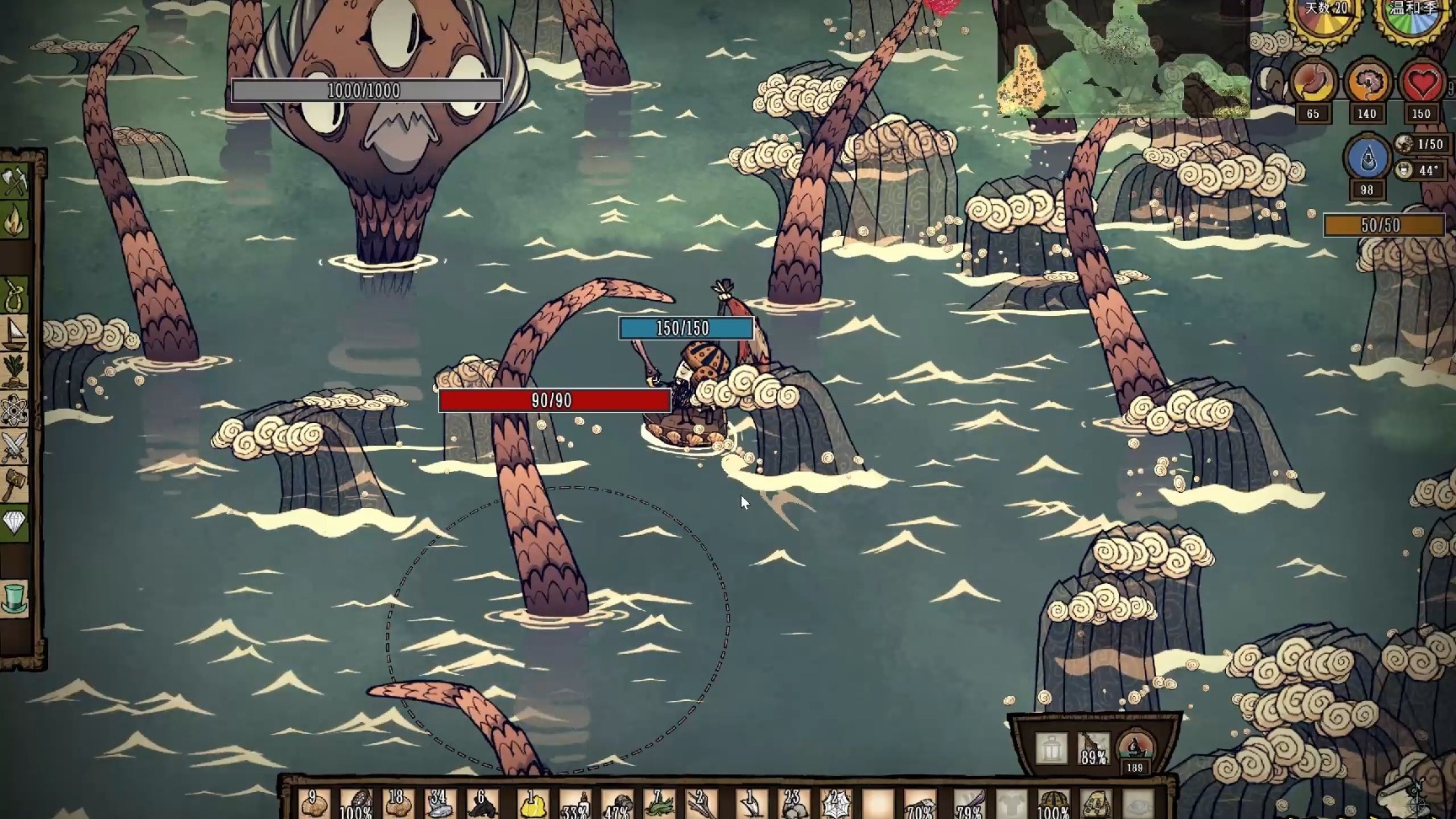Open the Fire crafting tab

click(14, 221)
